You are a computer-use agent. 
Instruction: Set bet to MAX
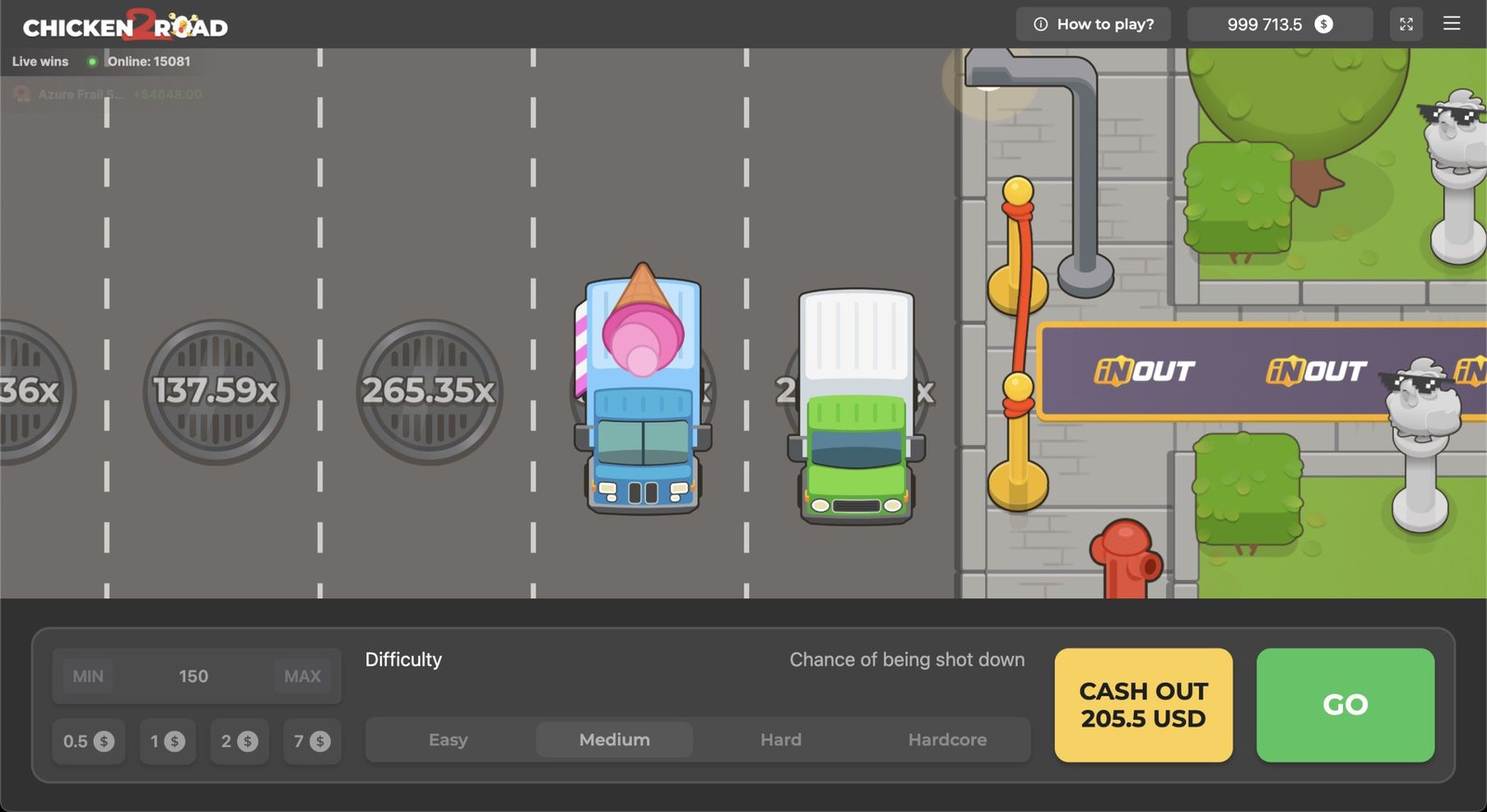(x=302, y=676)
